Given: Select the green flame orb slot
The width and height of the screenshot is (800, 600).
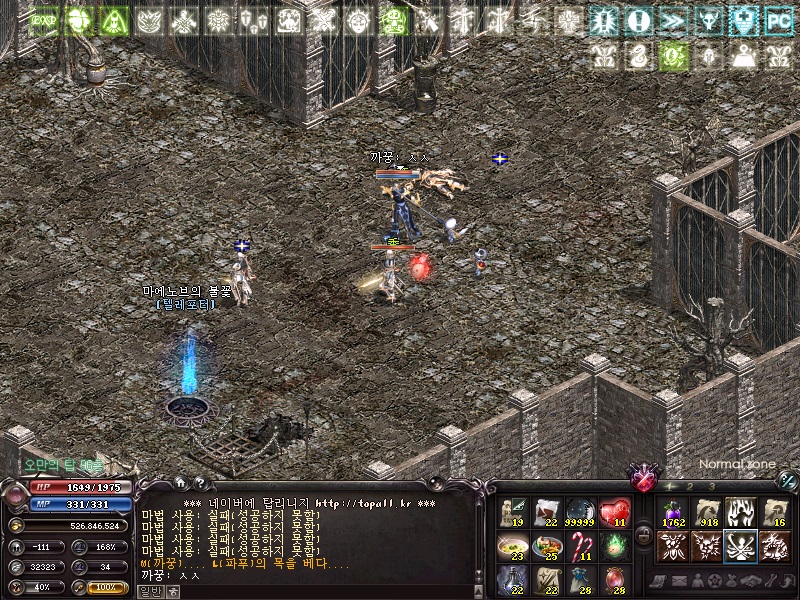Looking at the screenshot, I should point(614,545).
